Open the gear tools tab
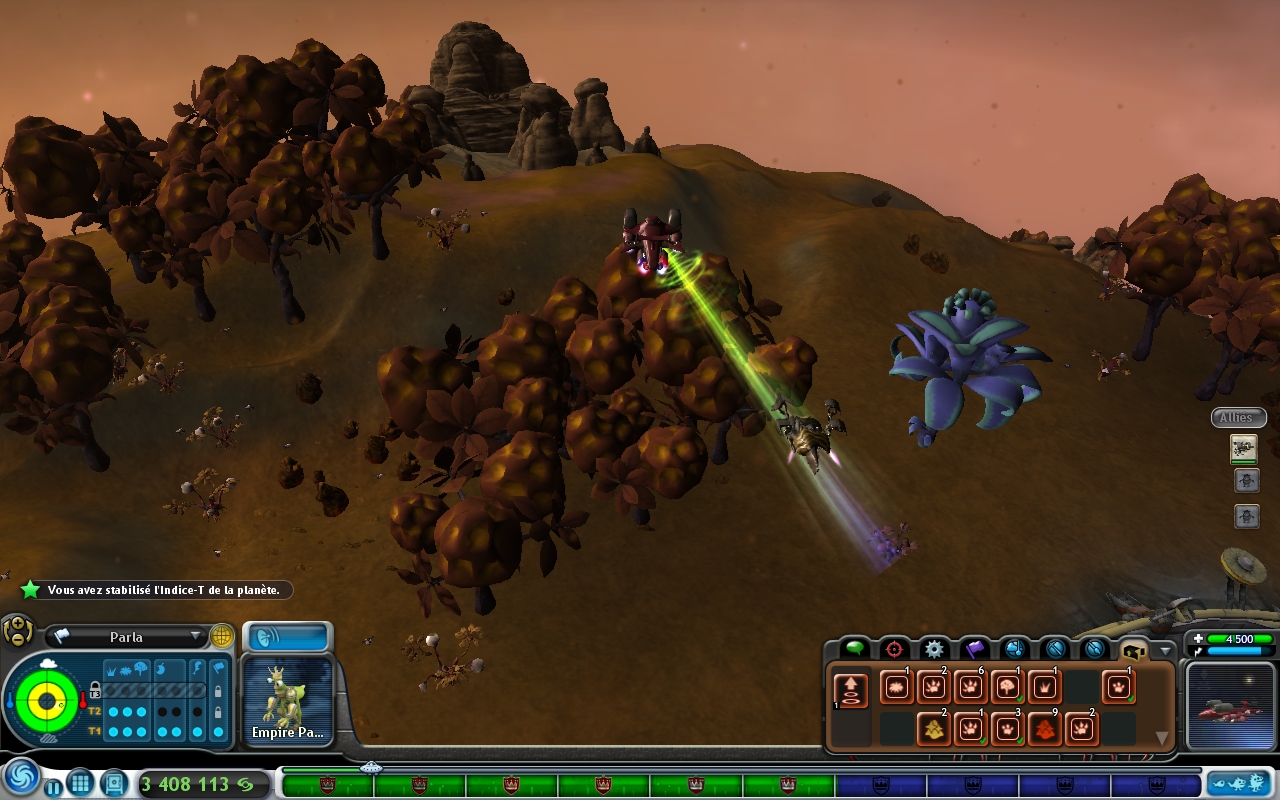The image size is (1280, 800). pyautogui.click(x=934, y=648)
